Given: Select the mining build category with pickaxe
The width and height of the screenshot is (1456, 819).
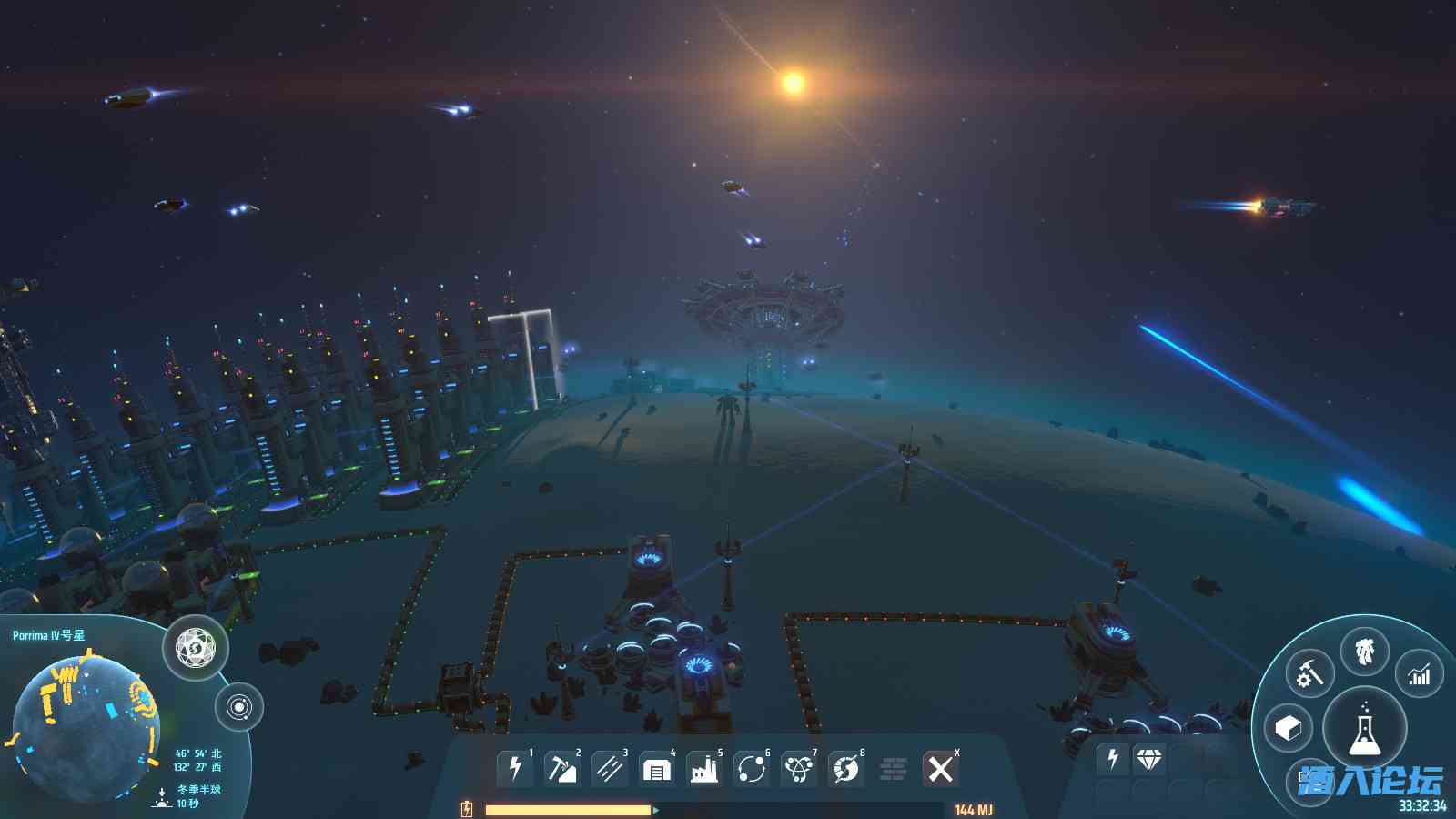Looking at the screenshot, I should click(x=561, y=769).
